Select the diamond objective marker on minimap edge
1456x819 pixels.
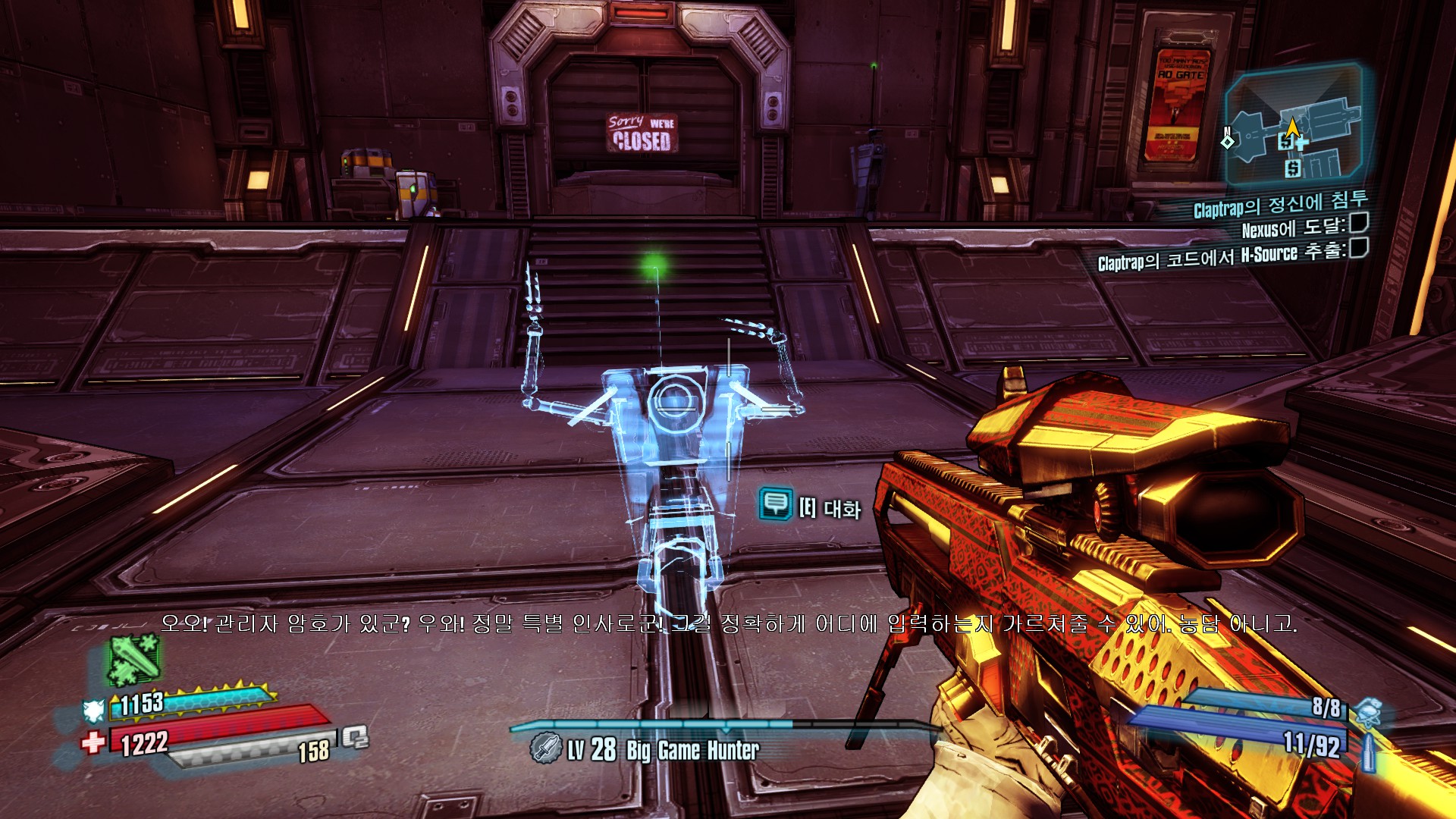point(1228,140)
